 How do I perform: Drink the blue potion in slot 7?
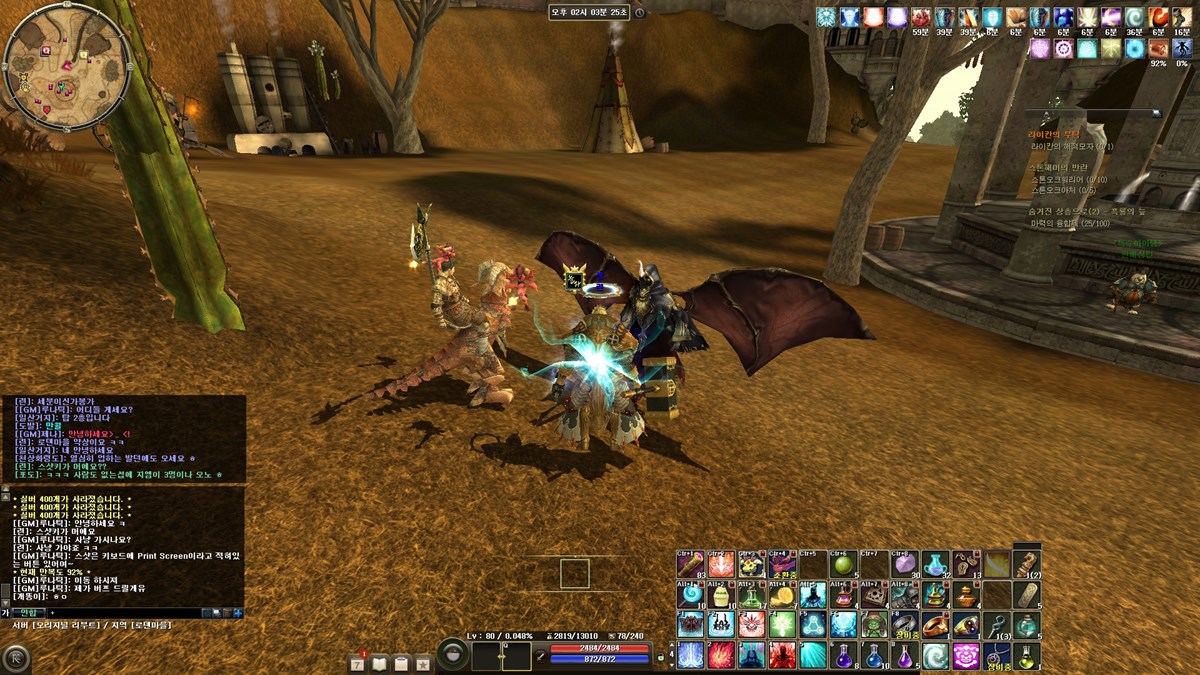(874, 656)
